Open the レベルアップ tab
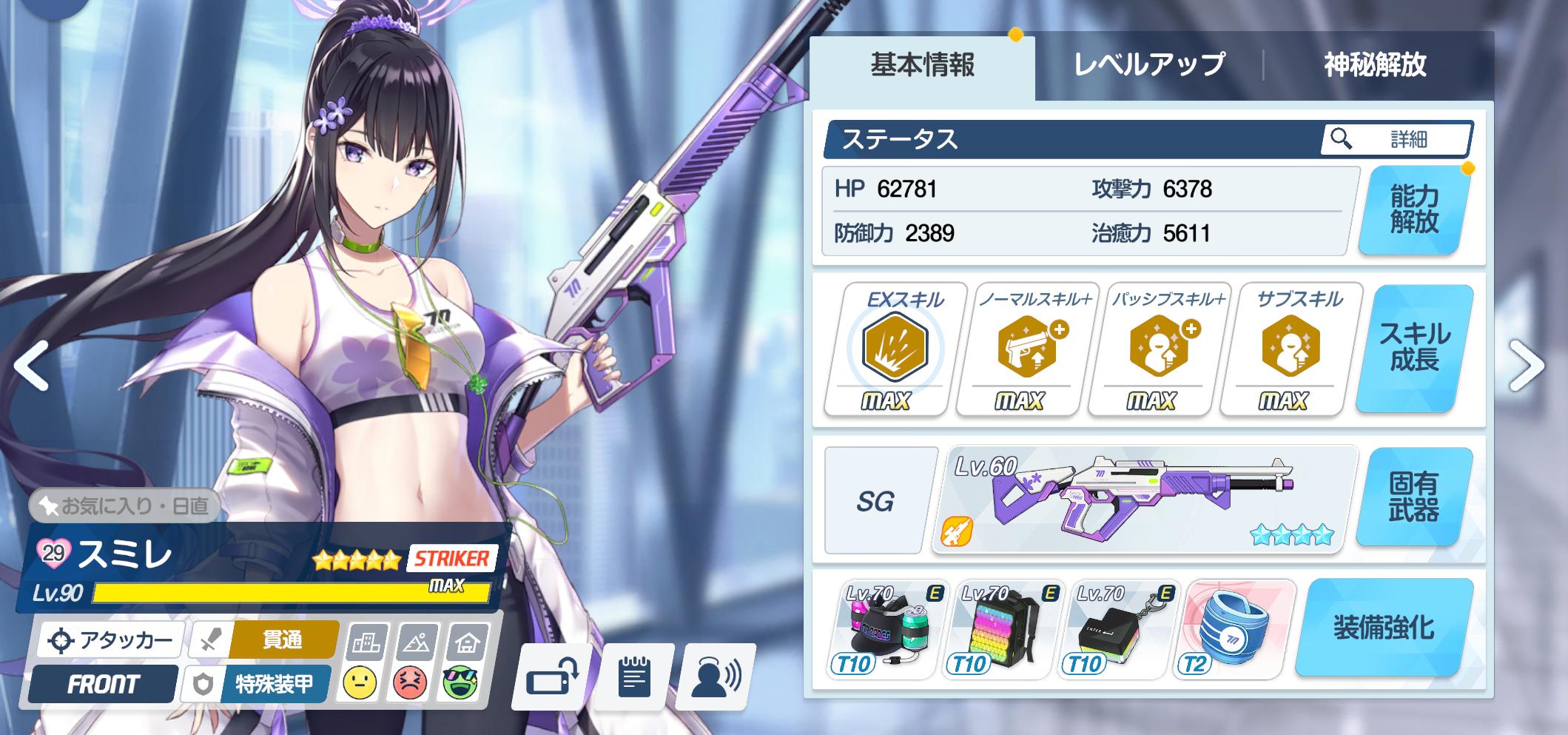 1149,66
